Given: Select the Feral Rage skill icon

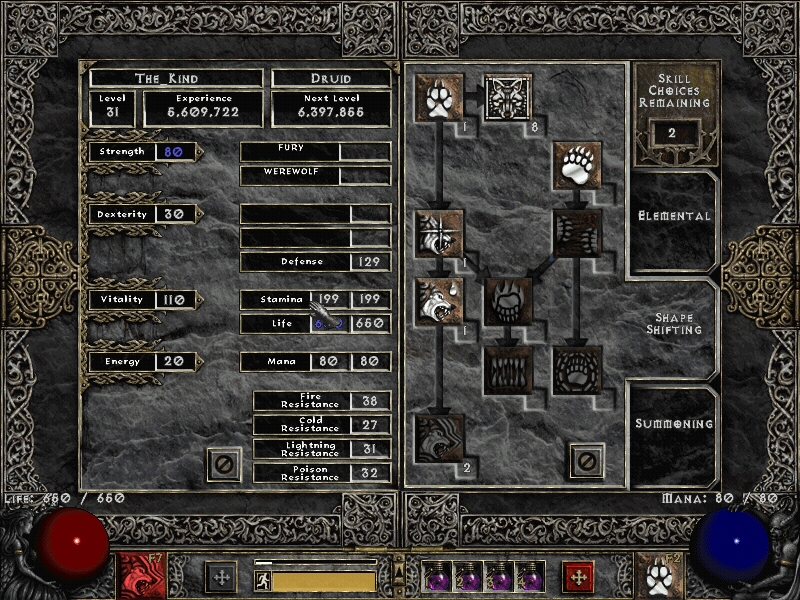Looking at the screenshot, I should coord(438,233).
